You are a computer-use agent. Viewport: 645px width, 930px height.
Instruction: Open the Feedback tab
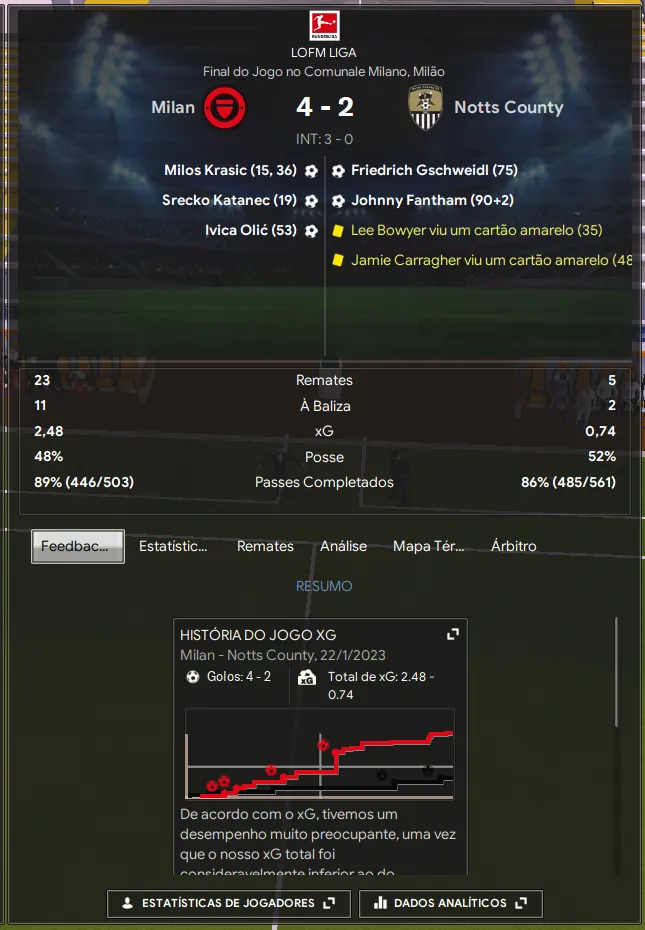78,547
